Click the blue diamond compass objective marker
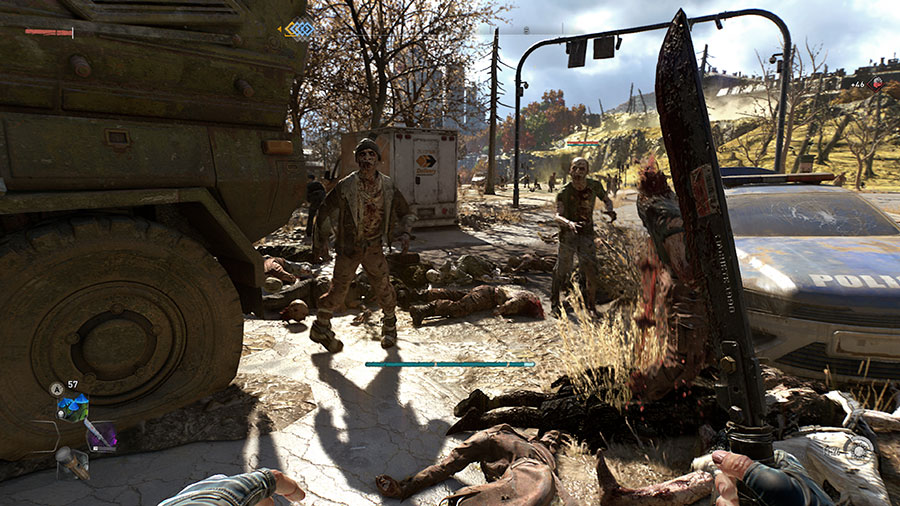 (296, 29)
